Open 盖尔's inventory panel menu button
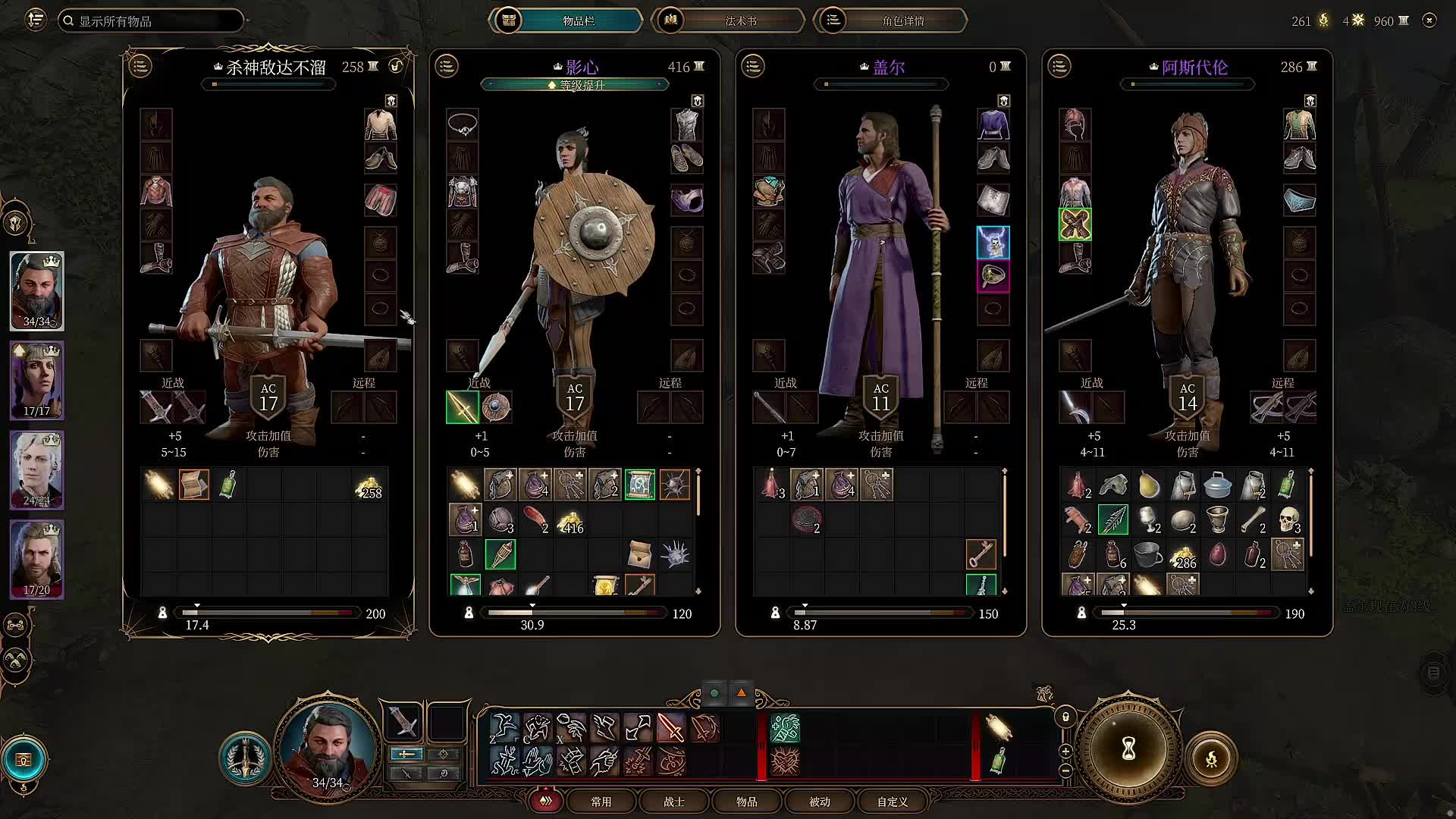This screenshot has height=819, width=1456. pyautogui.click(x=753, y=66)
